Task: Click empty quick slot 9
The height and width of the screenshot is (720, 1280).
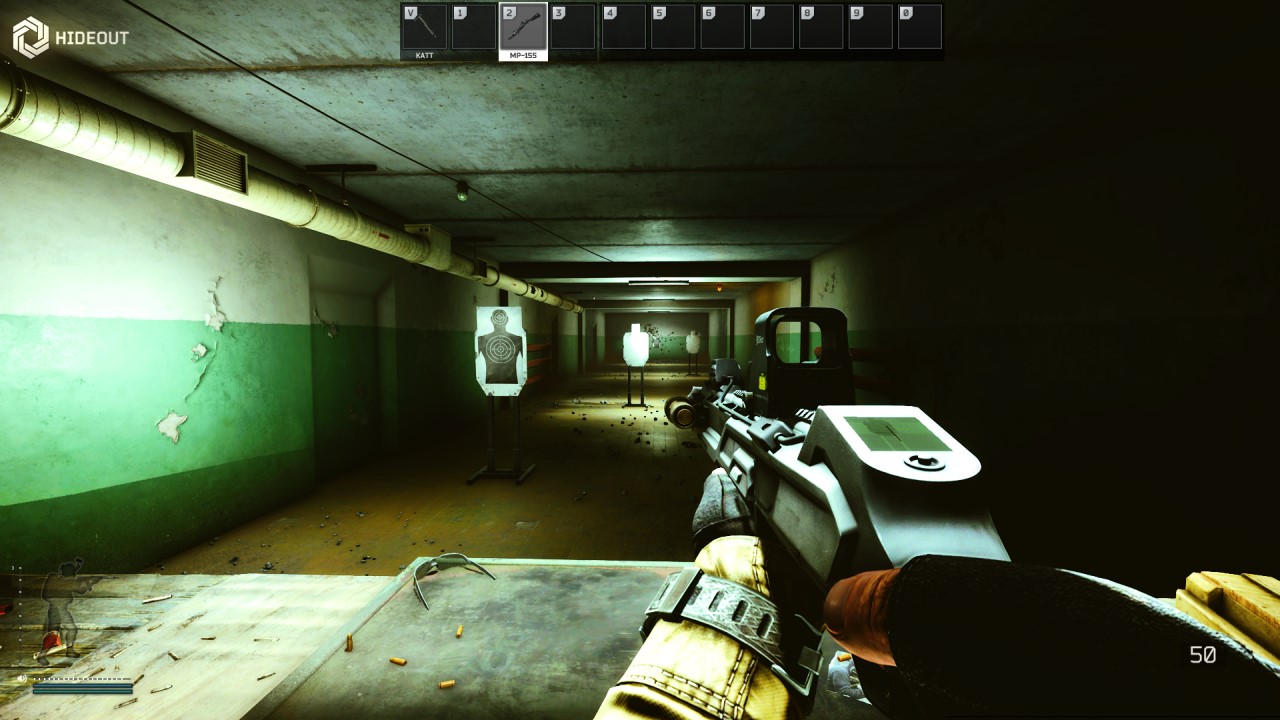Action: pyautogui.click(x=868, y=27)
